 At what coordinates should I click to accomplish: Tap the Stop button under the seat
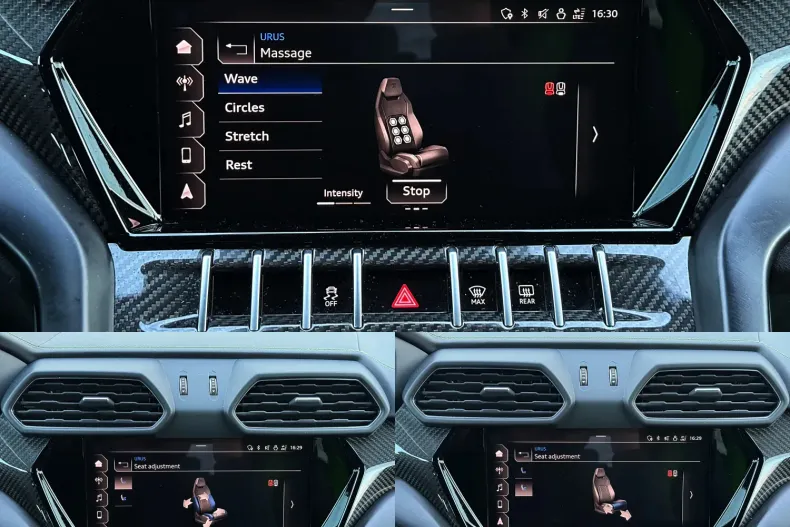click(416, 191)
